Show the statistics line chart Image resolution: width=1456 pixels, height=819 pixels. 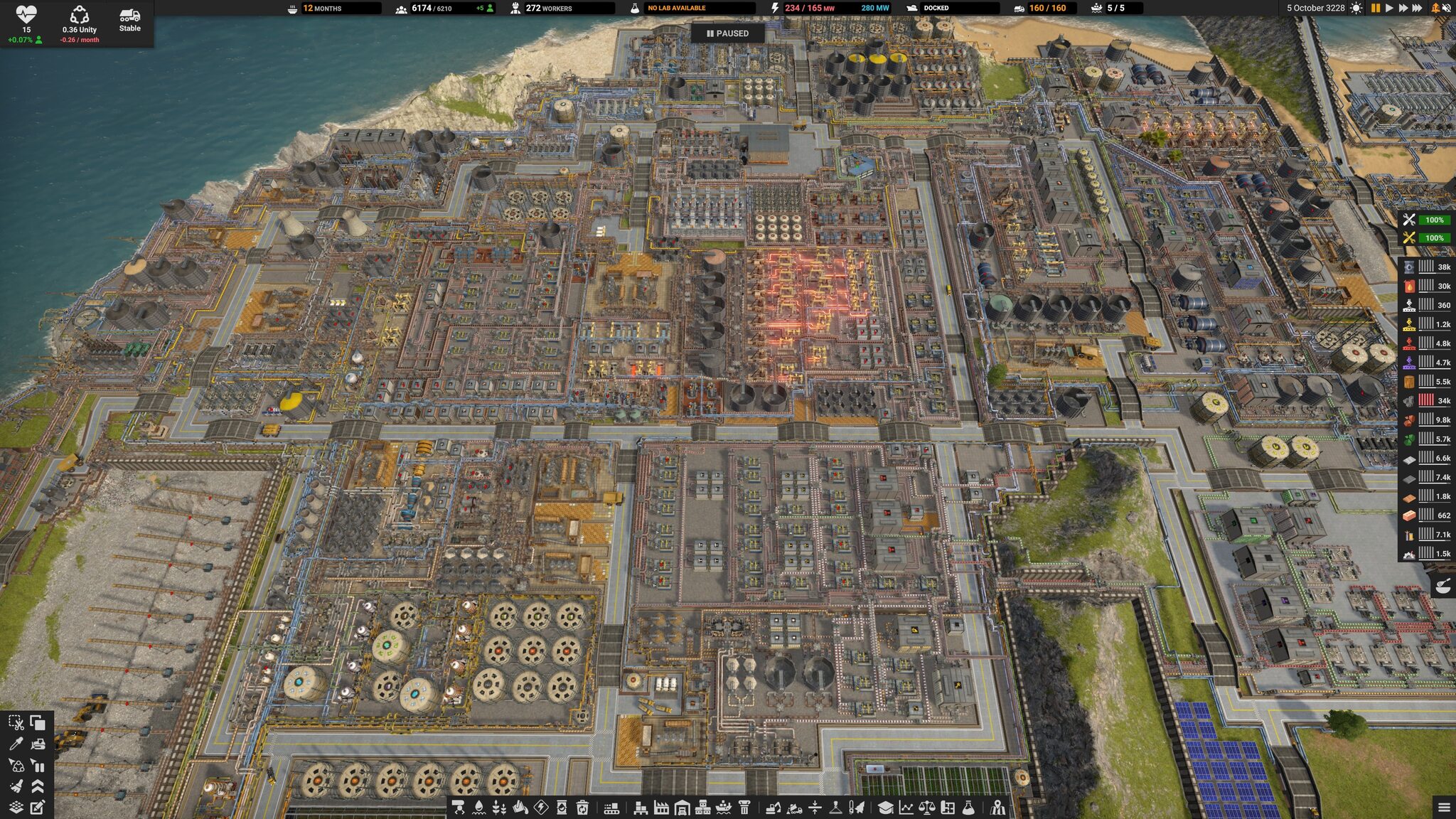906,808
